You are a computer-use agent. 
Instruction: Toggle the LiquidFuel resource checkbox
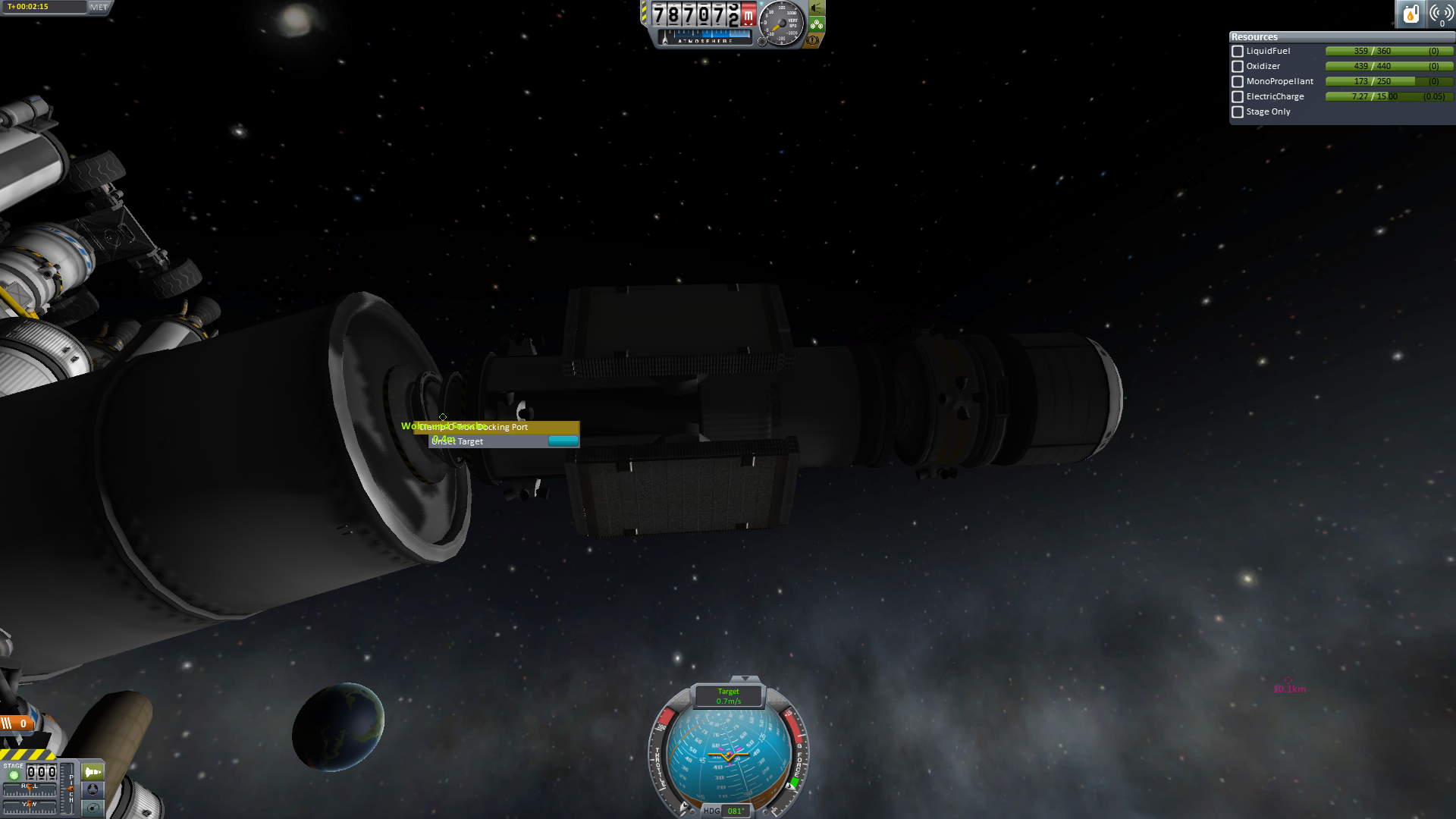point(1238,52)
